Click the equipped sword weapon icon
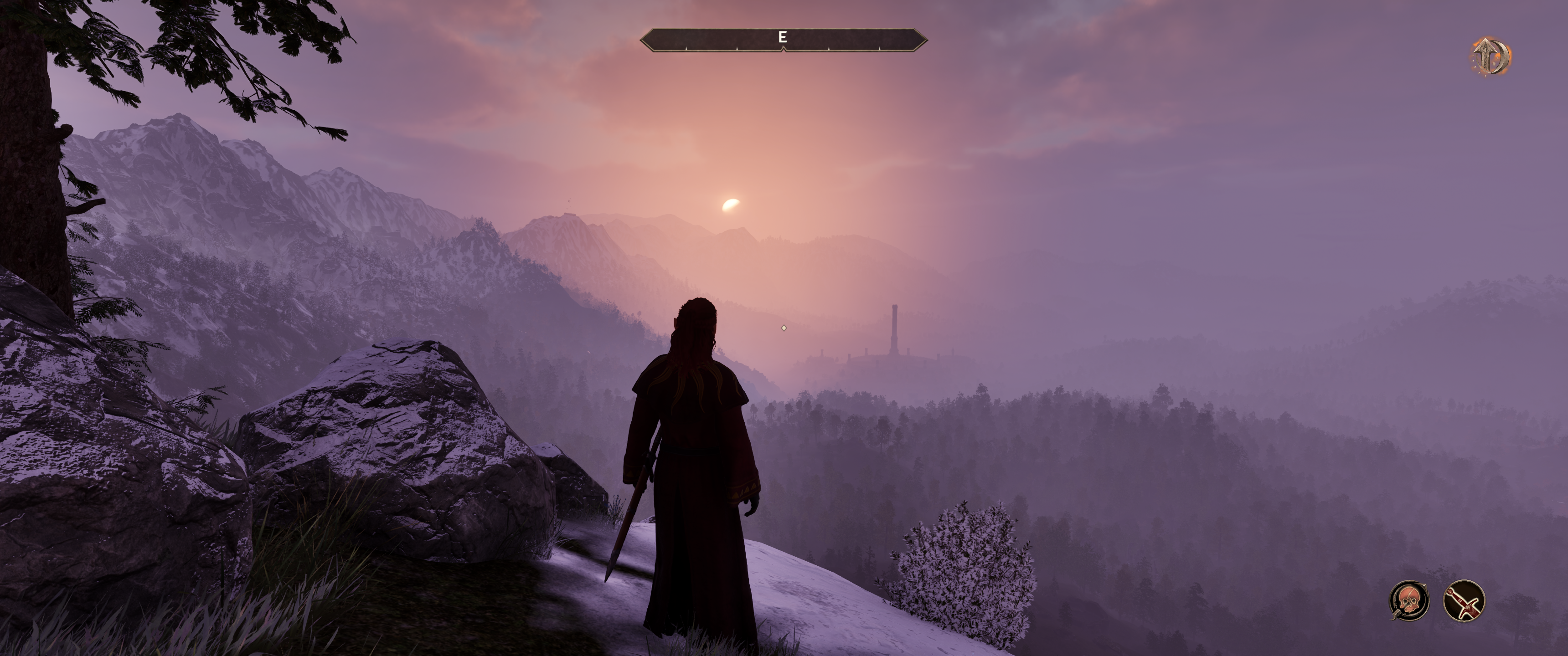 tap(1463, 600)
